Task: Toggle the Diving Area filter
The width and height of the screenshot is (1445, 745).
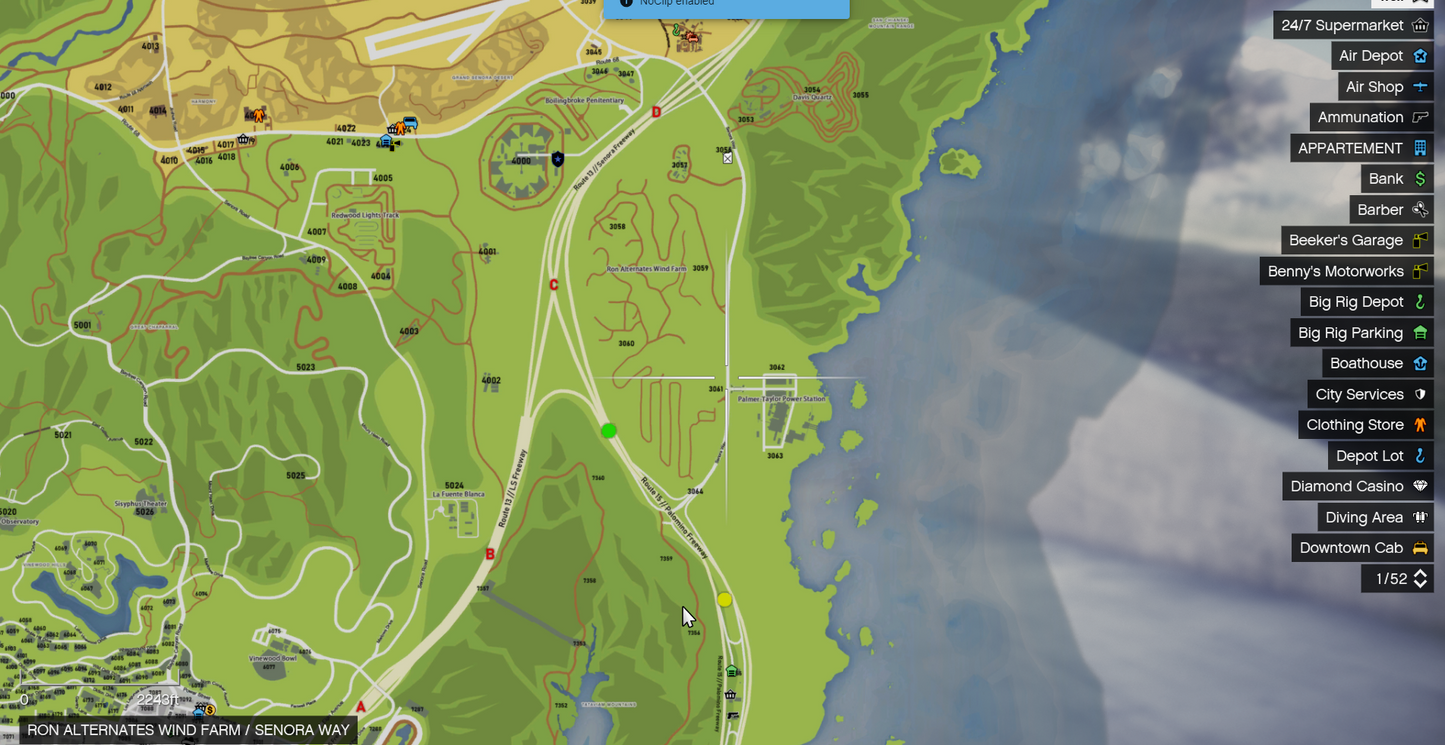Action: coord(1375,517)
